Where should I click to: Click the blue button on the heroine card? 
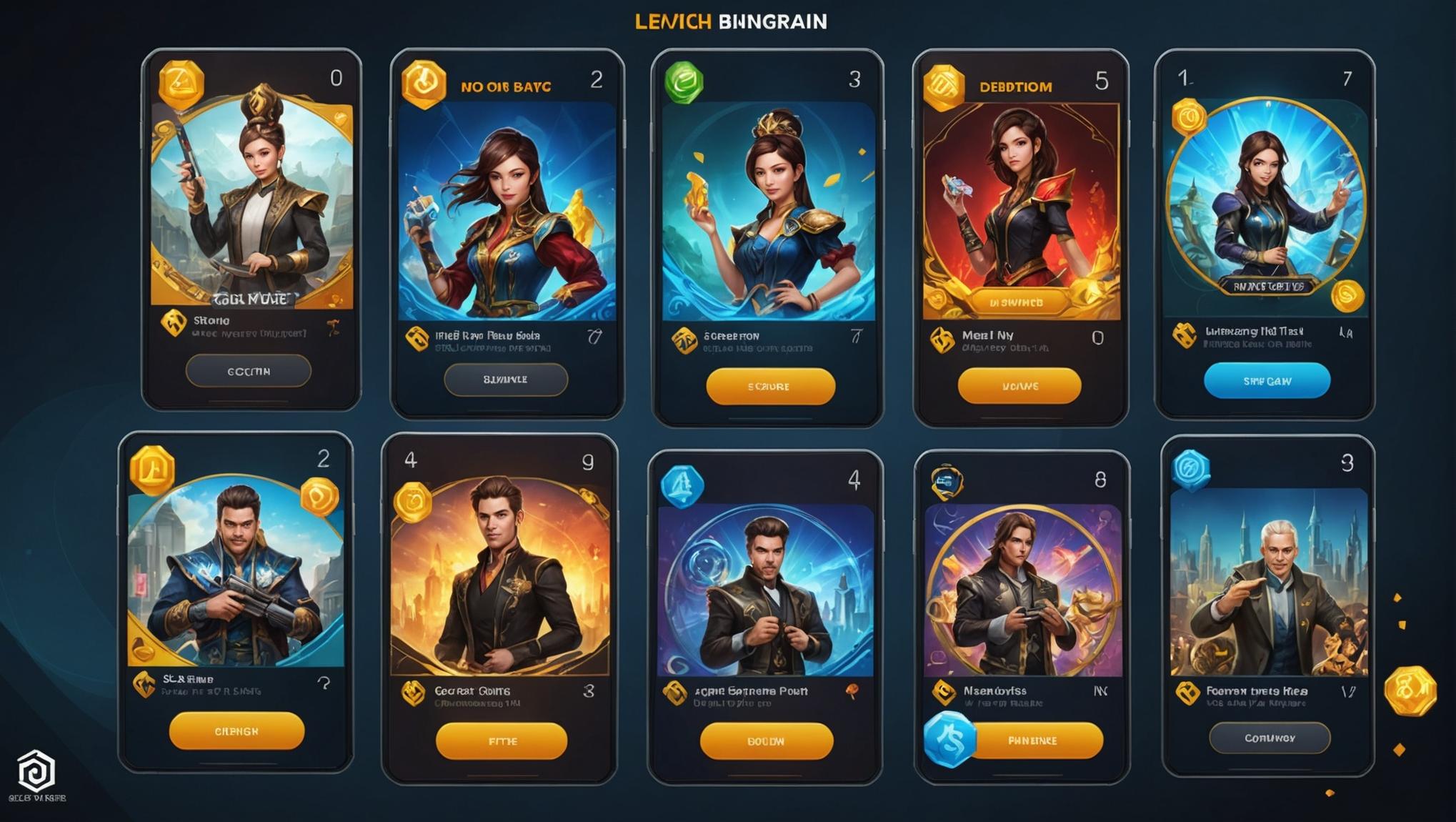pyautogui.click(x=1267, y=381)
